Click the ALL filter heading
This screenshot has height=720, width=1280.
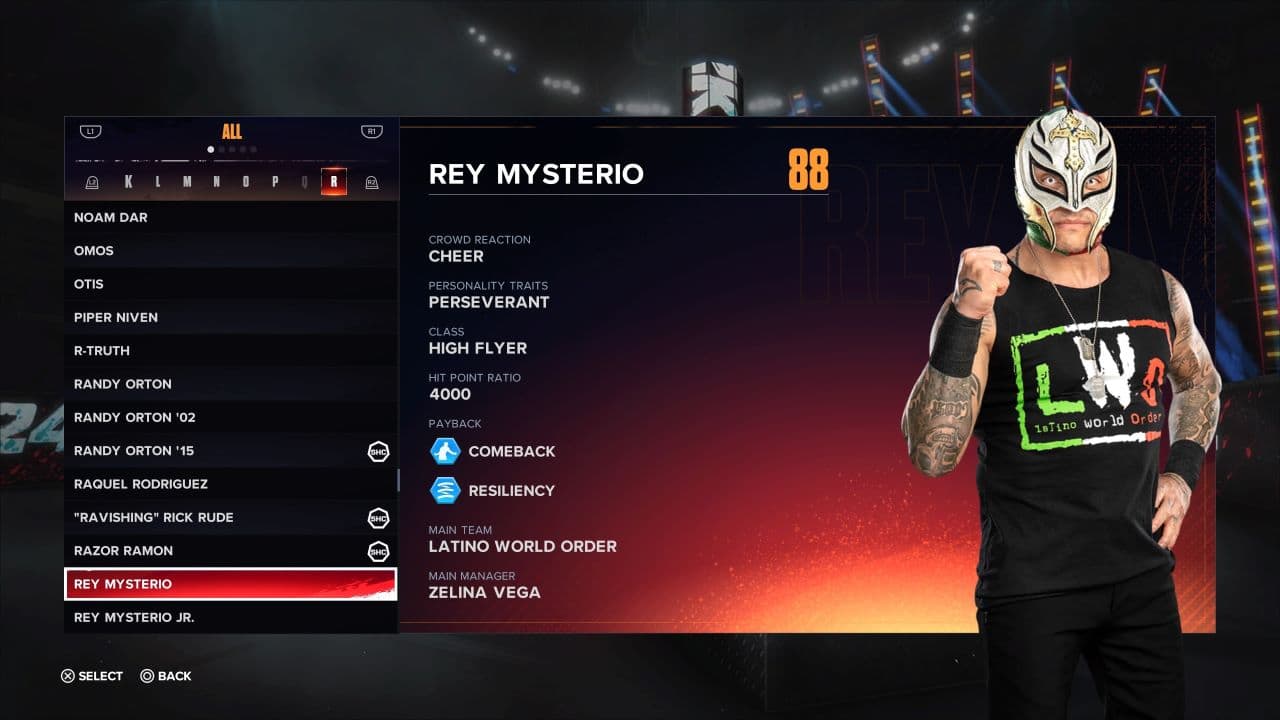point(232,131)
